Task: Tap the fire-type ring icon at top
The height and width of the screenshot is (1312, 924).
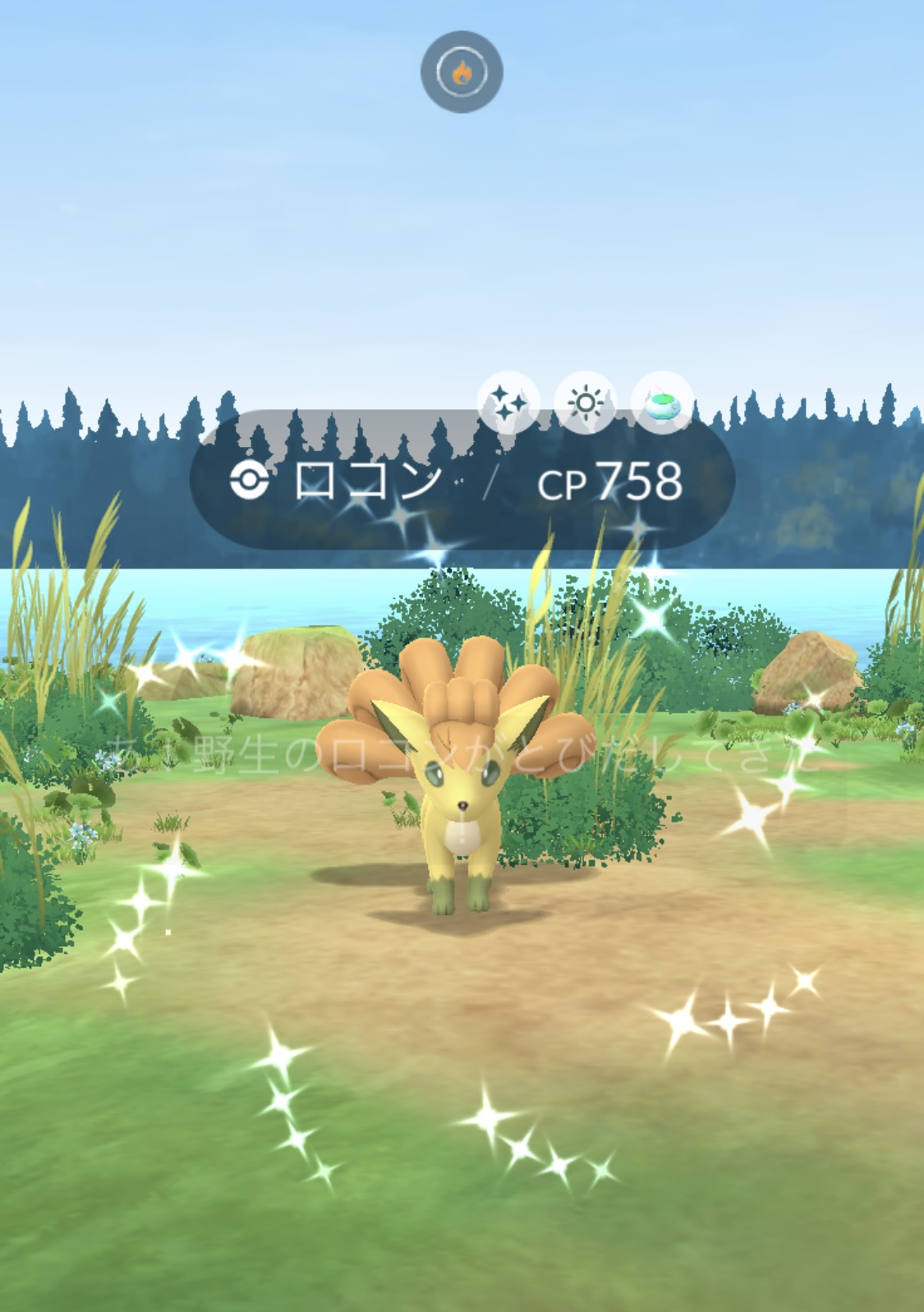Action: point(462,72)
